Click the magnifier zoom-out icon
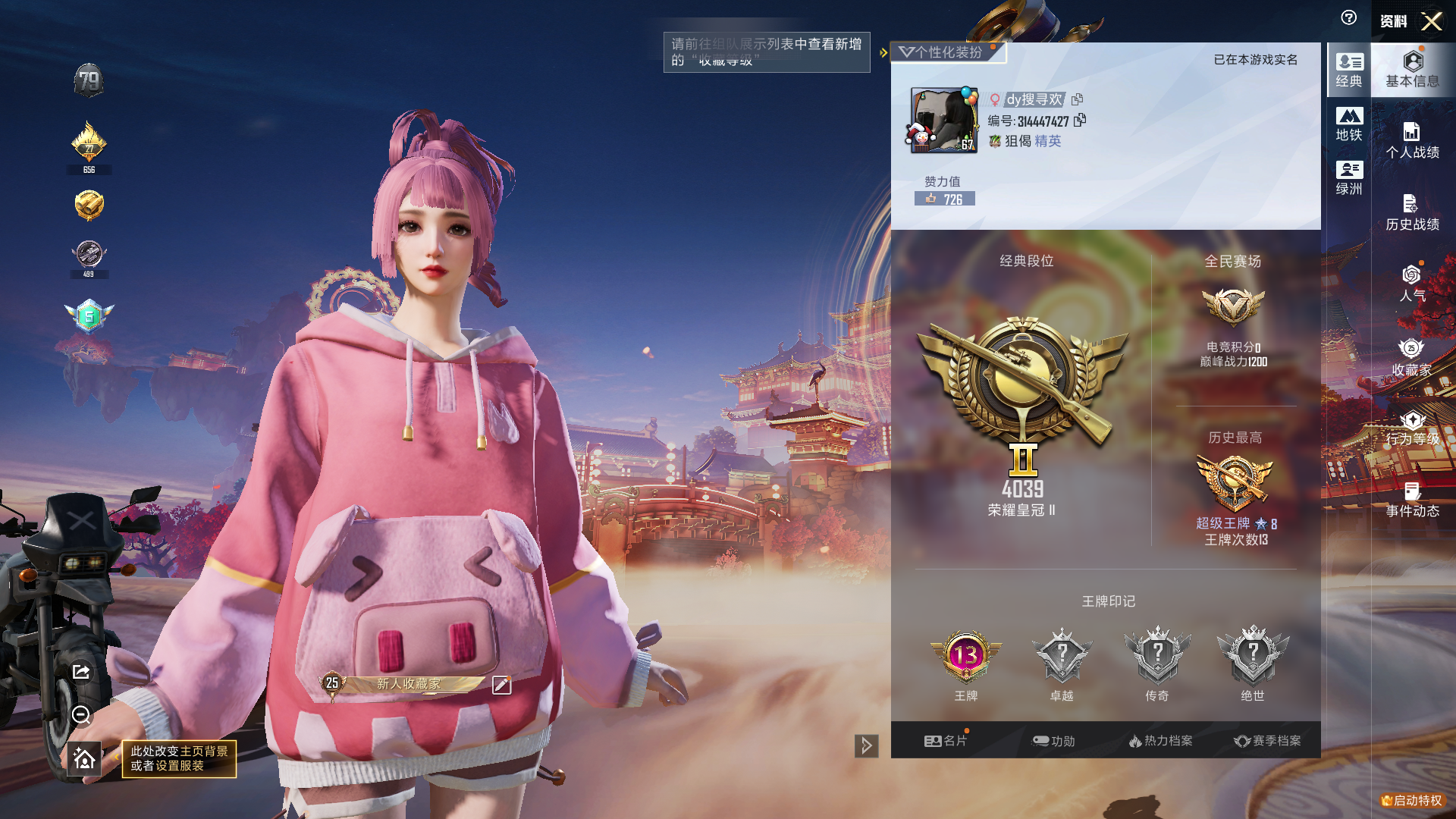 coord(81,715)
